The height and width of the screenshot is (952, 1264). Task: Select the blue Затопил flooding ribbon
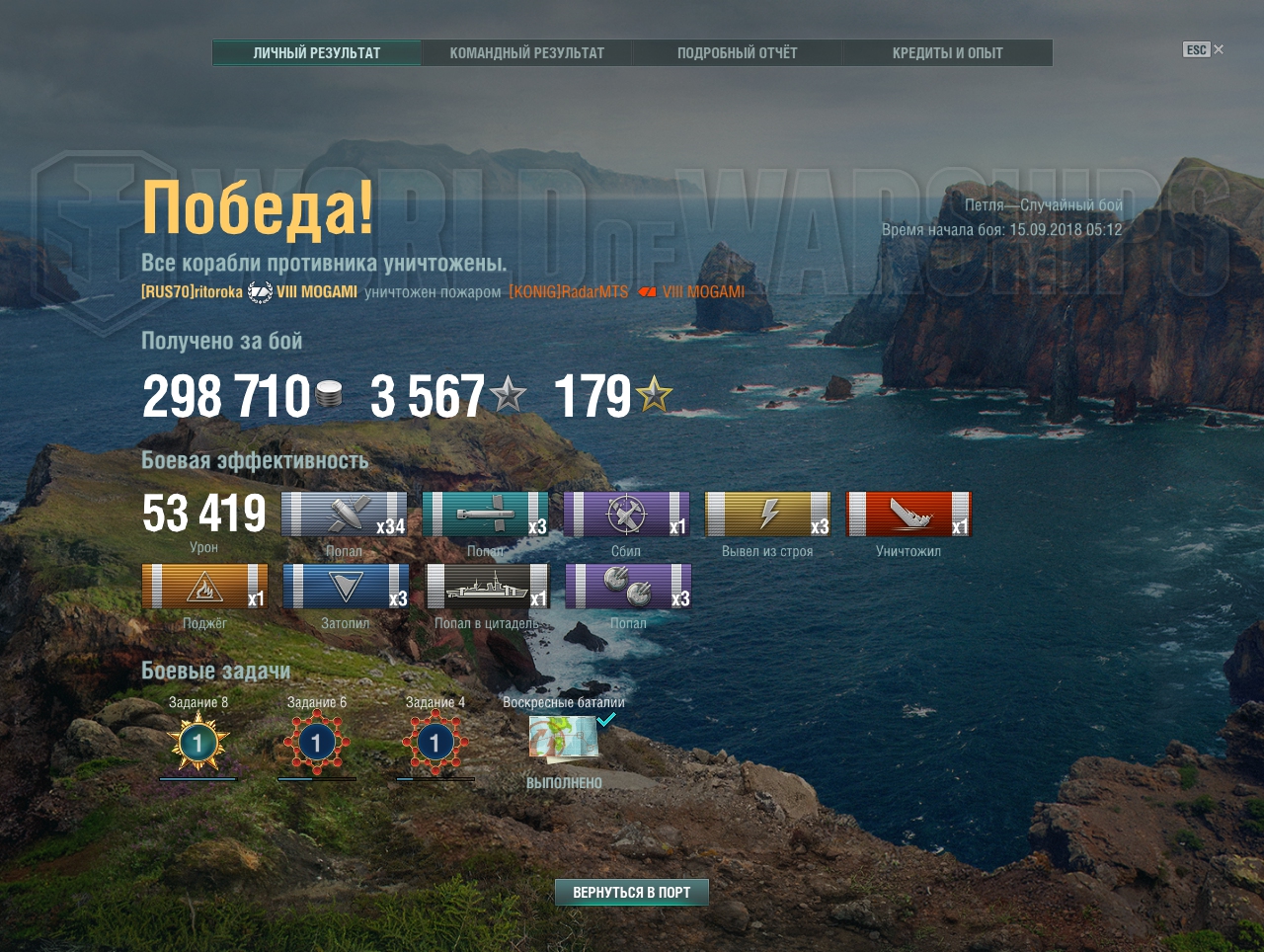tap(346, 587)
